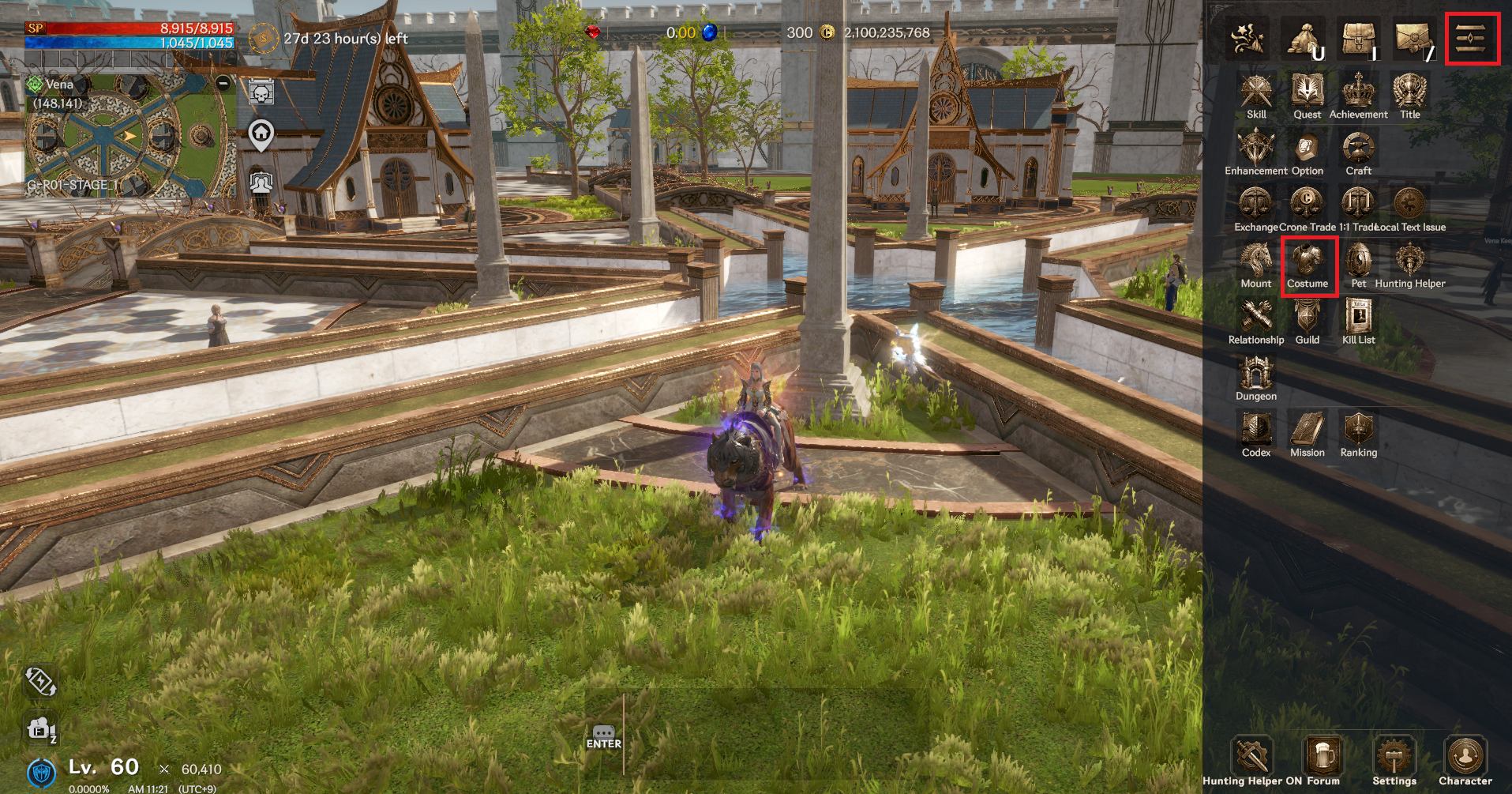The image size is (1512, 794).
Task: Open the Quest log
Action: [x=1307, y=94]
